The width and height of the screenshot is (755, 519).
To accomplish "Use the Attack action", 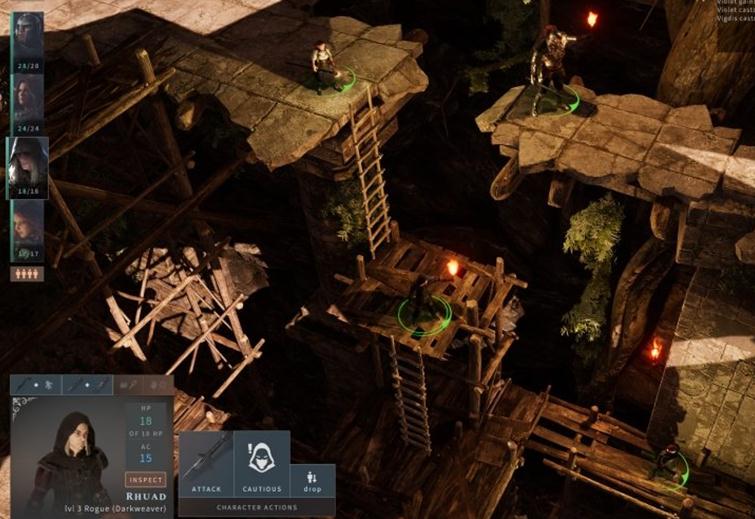I will pyautogui.click(x=206, y=465).
